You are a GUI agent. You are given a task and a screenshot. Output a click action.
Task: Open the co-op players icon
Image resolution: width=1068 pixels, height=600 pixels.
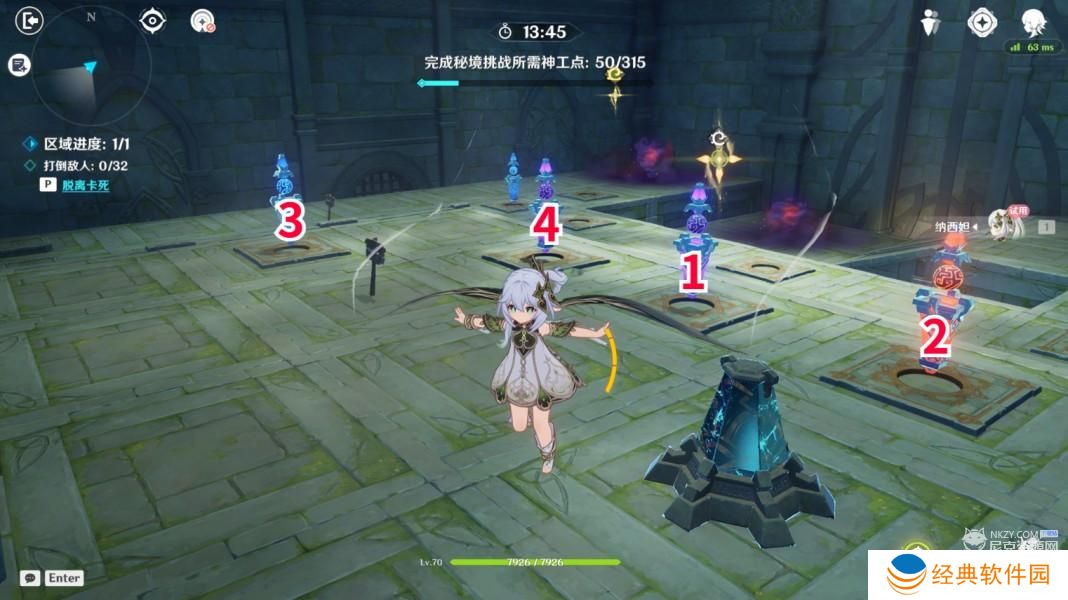tap(931, 22)
